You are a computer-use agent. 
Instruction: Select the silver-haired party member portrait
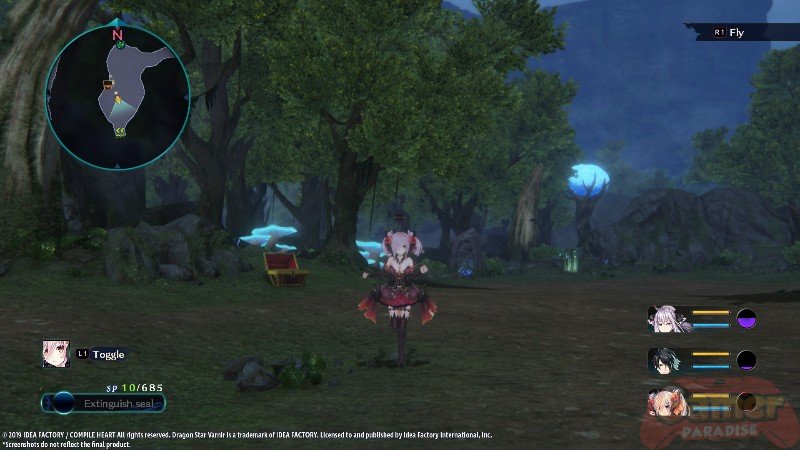tap(665, 319)
